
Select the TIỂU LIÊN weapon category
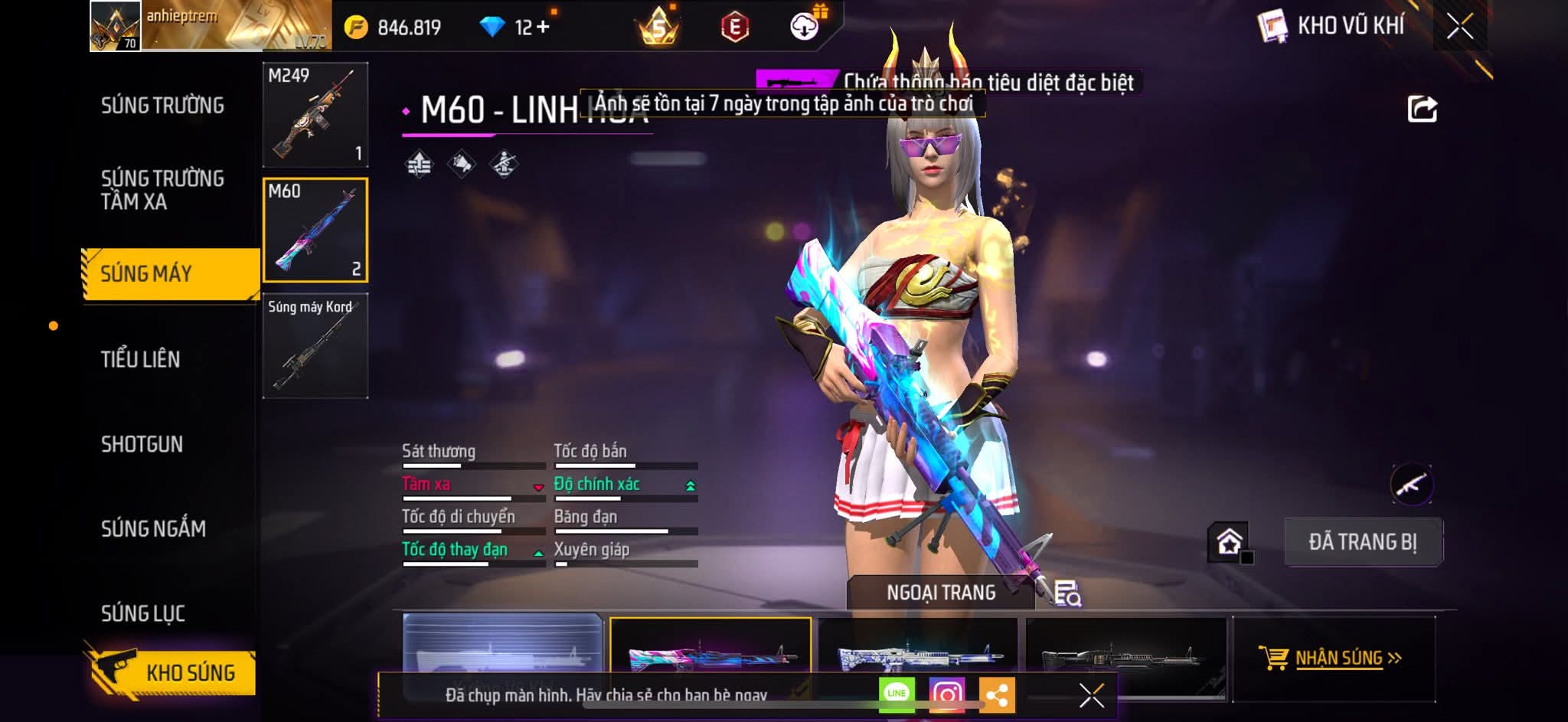(x=141, y=359)
